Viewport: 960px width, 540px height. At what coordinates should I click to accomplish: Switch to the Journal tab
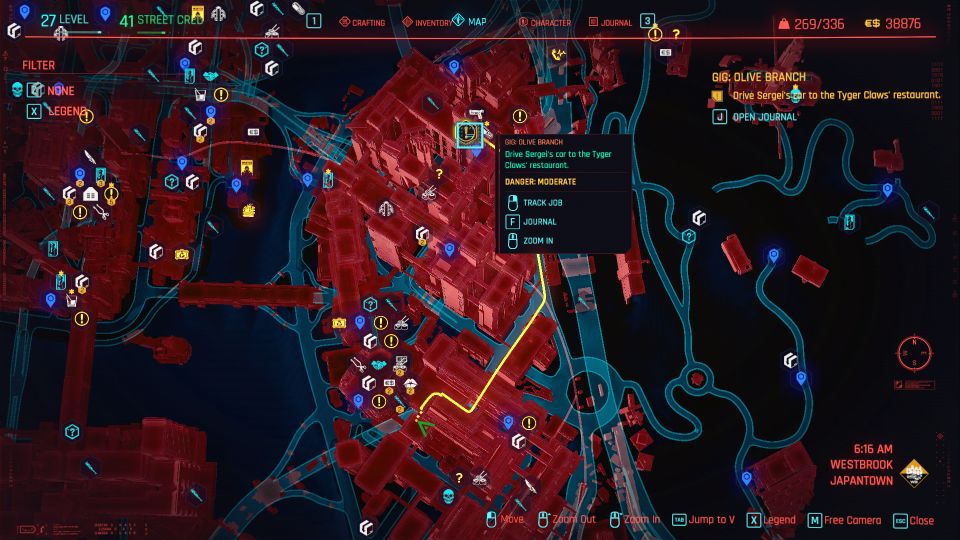[611, 22]
